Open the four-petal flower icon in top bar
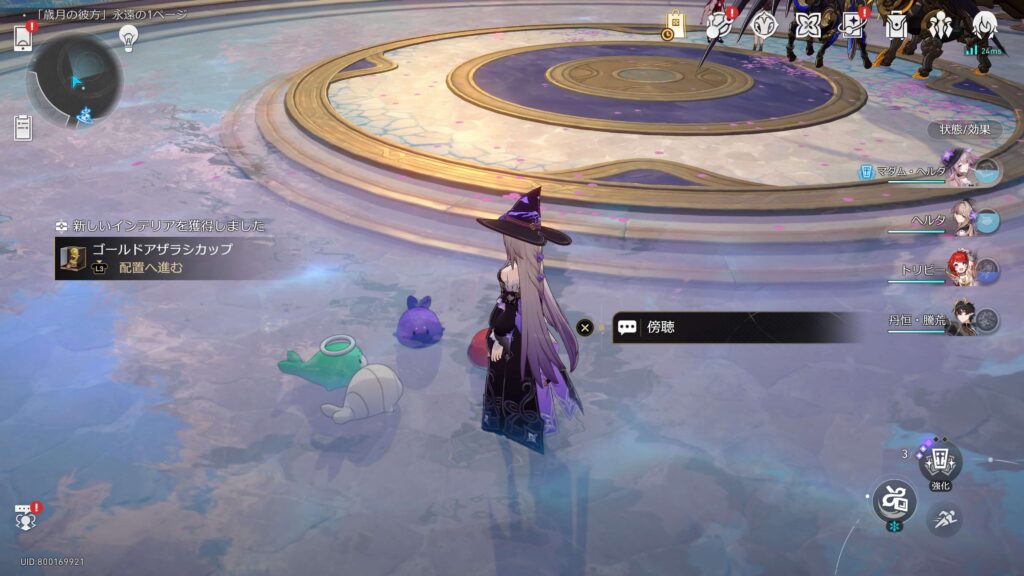Viewport: 1024px width, 576px height. click(x=808, y=25)
